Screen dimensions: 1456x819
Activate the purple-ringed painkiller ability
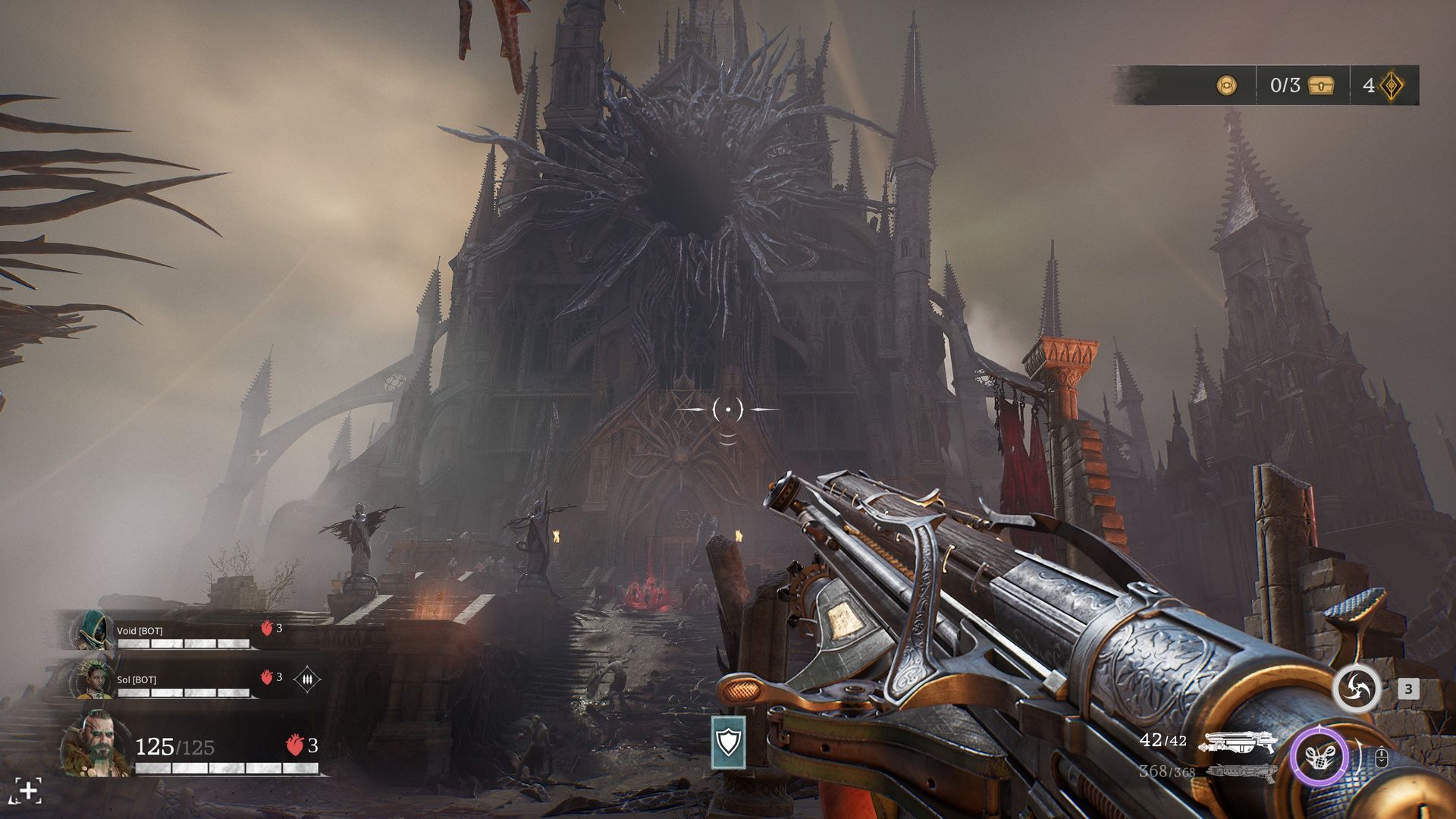[1320, 757]
